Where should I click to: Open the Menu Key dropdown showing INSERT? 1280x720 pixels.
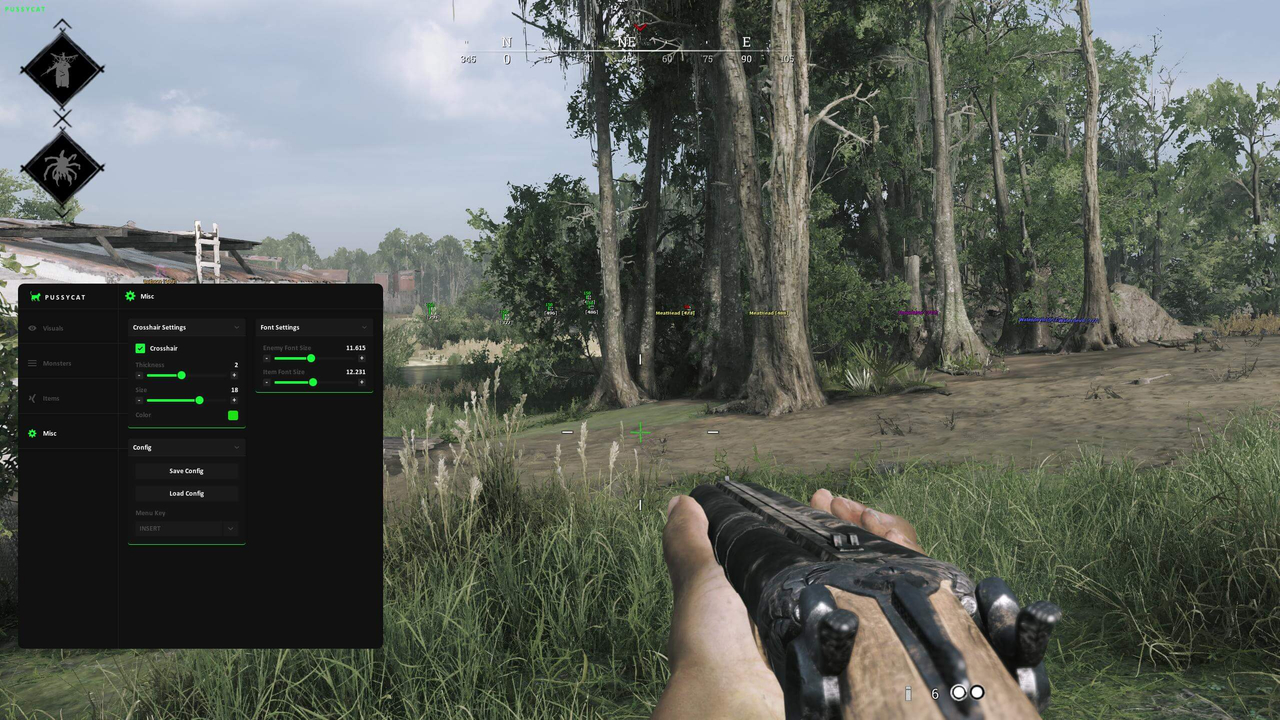tap(186, 528)
